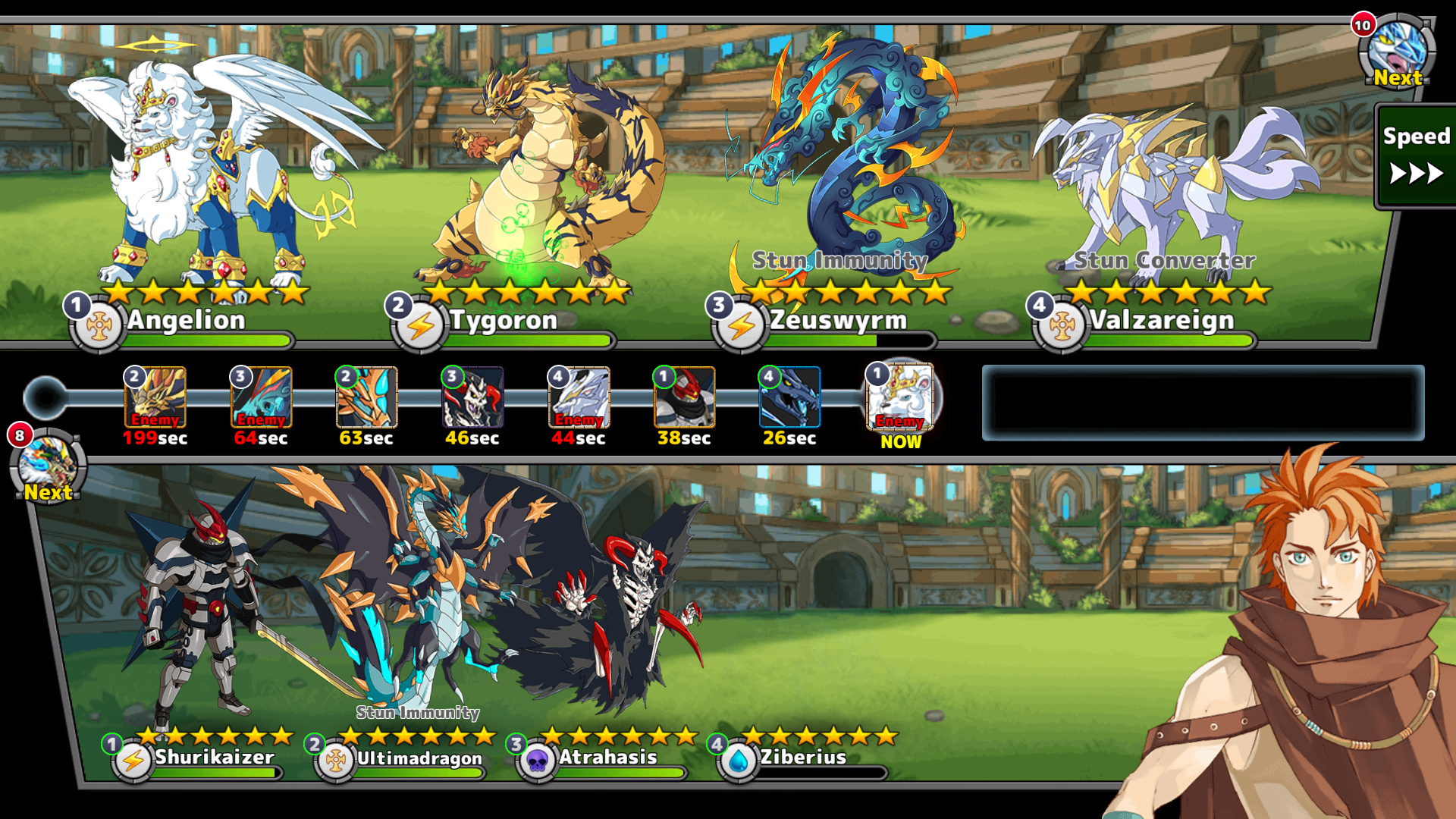Choose Ziberius's nameplate
The image size is (1456, 819).
tap(803, 757)
